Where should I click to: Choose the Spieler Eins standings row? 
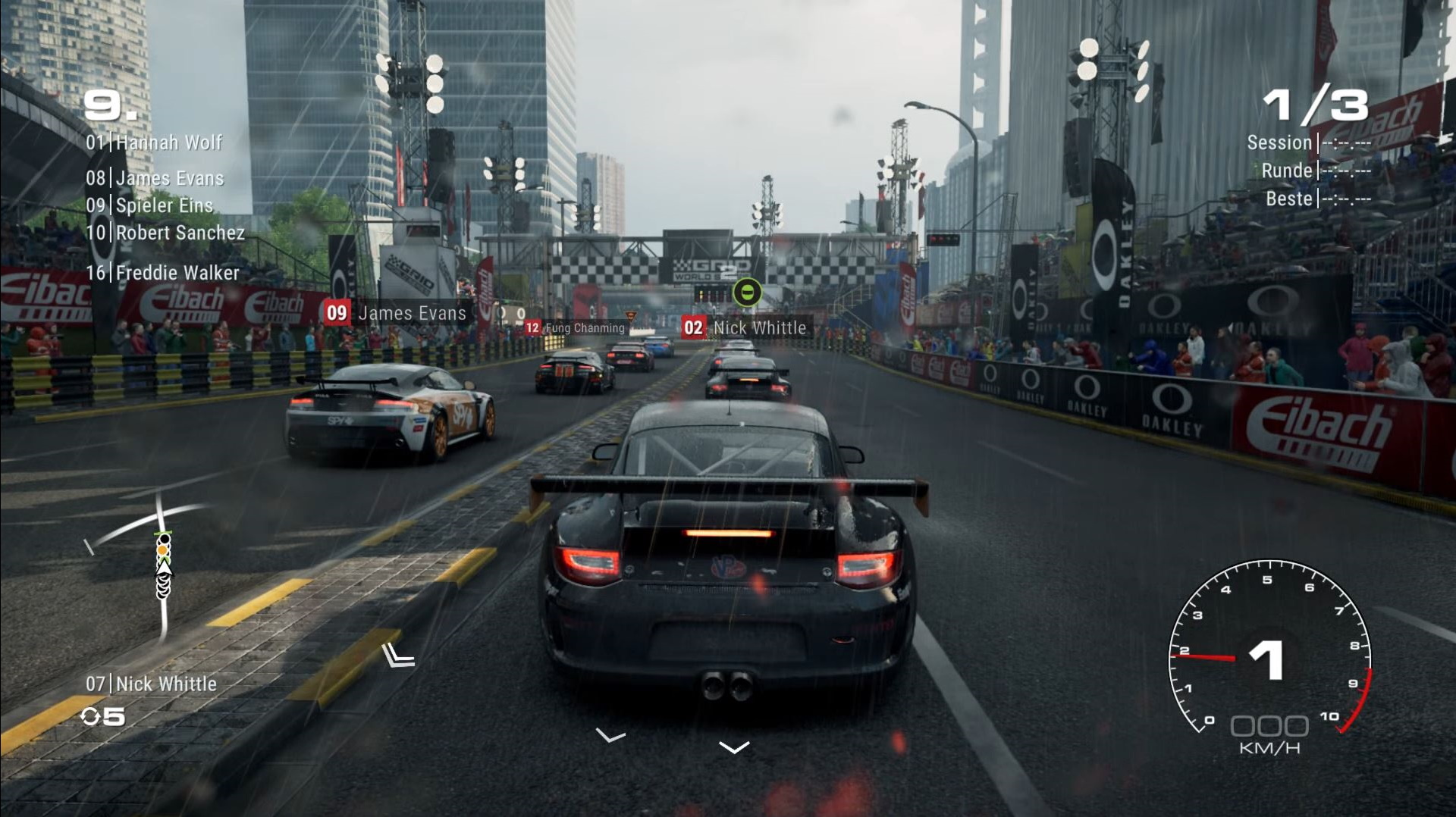tap(149, 205)
